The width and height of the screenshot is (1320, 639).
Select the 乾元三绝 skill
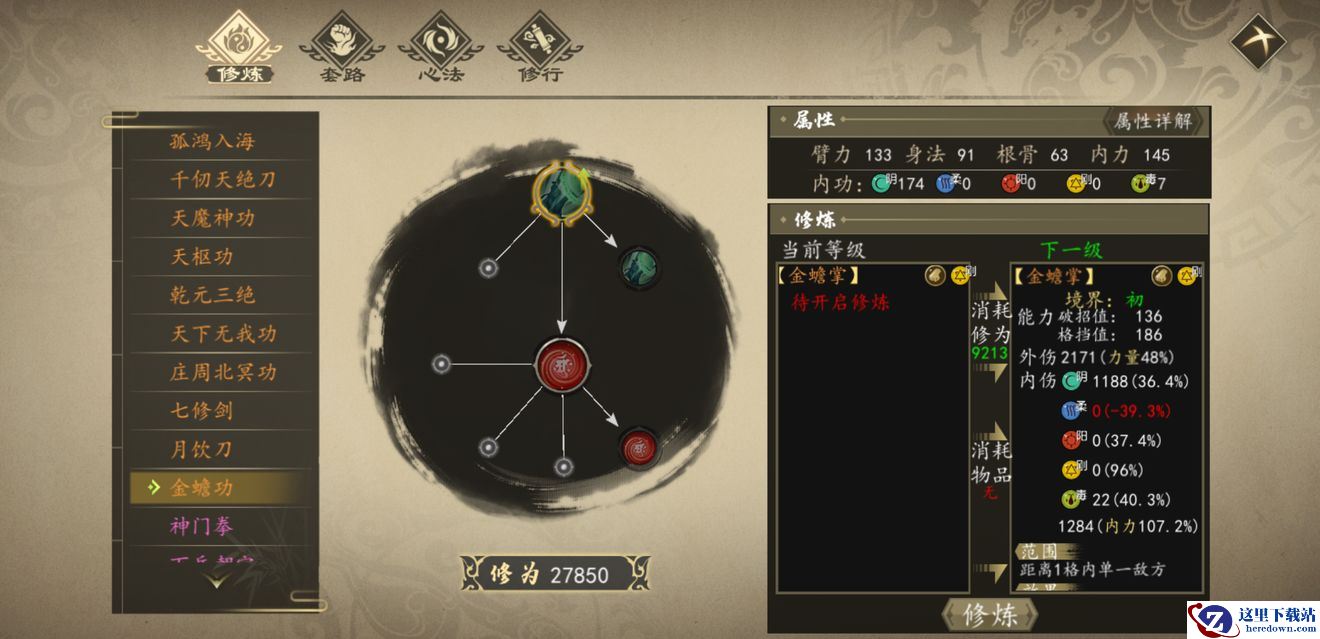click(x=213, y=295)
